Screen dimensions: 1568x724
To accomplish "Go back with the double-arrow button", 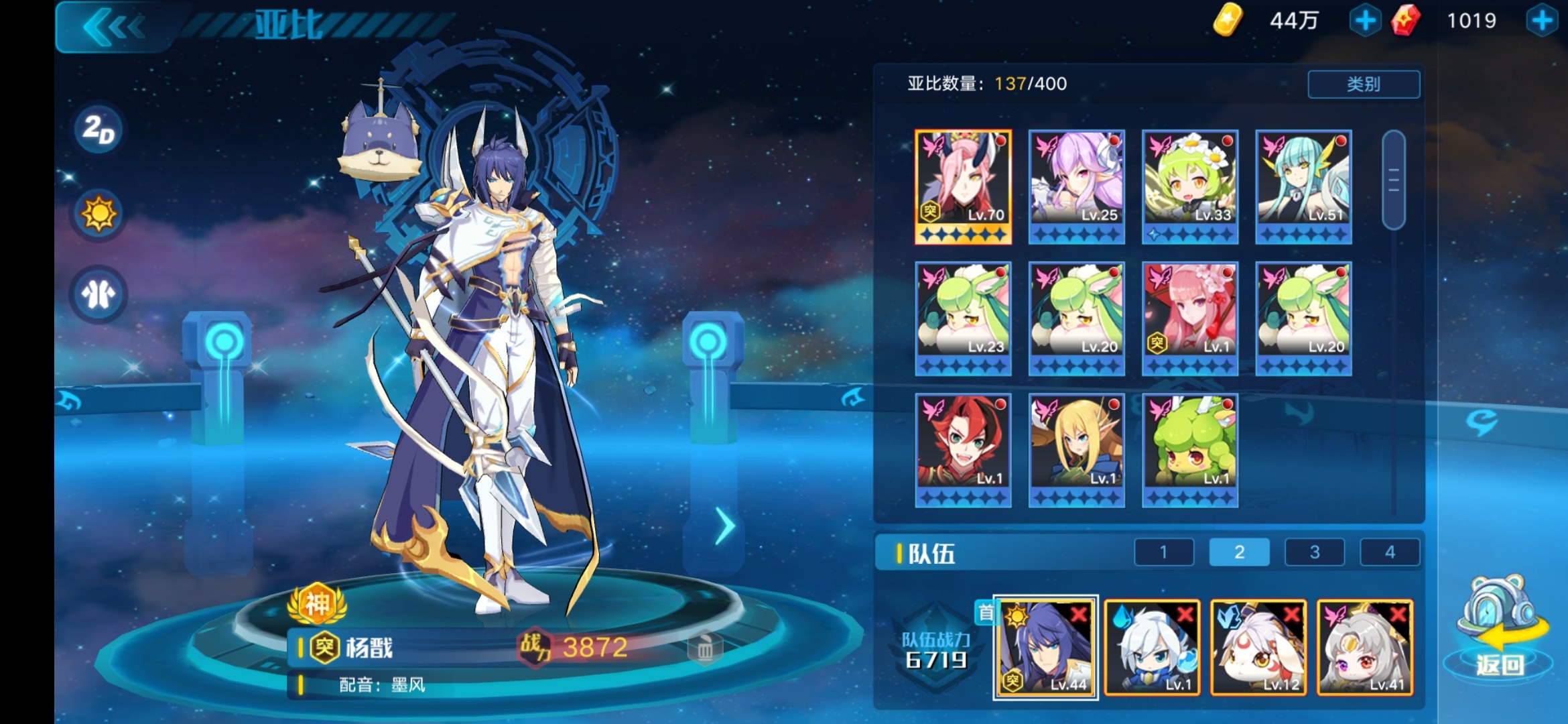I will (113, 27).
